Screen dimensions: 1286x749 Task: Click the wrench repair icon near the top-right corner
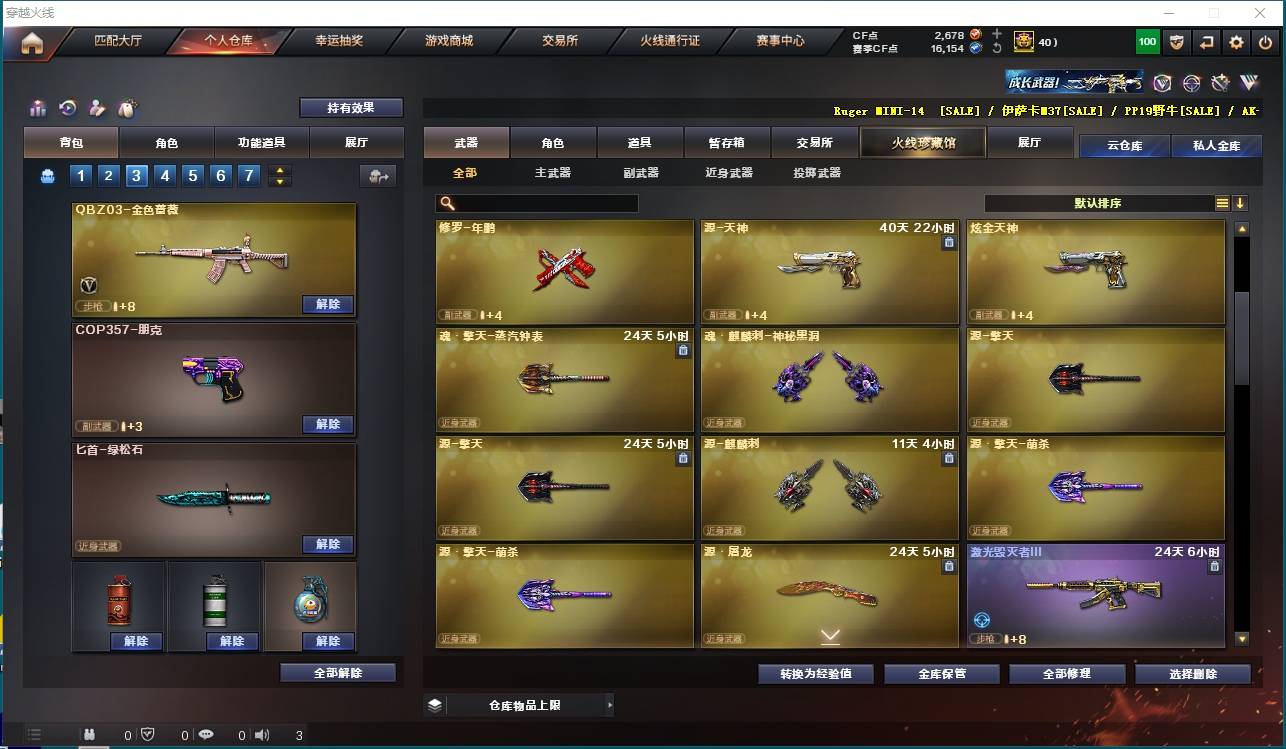1220,85
